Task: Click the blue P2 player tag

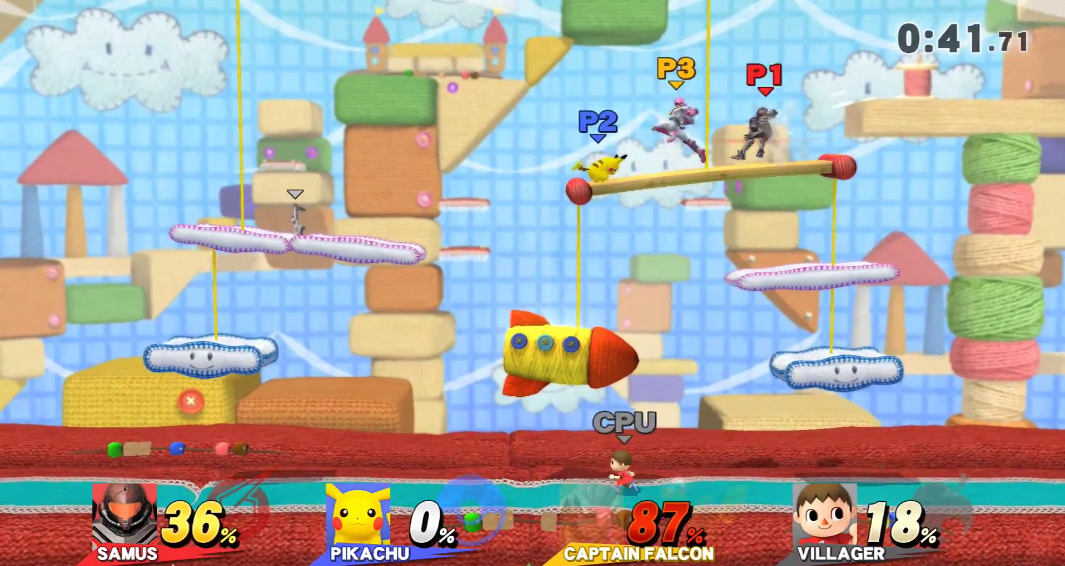Action: point(598,122)
